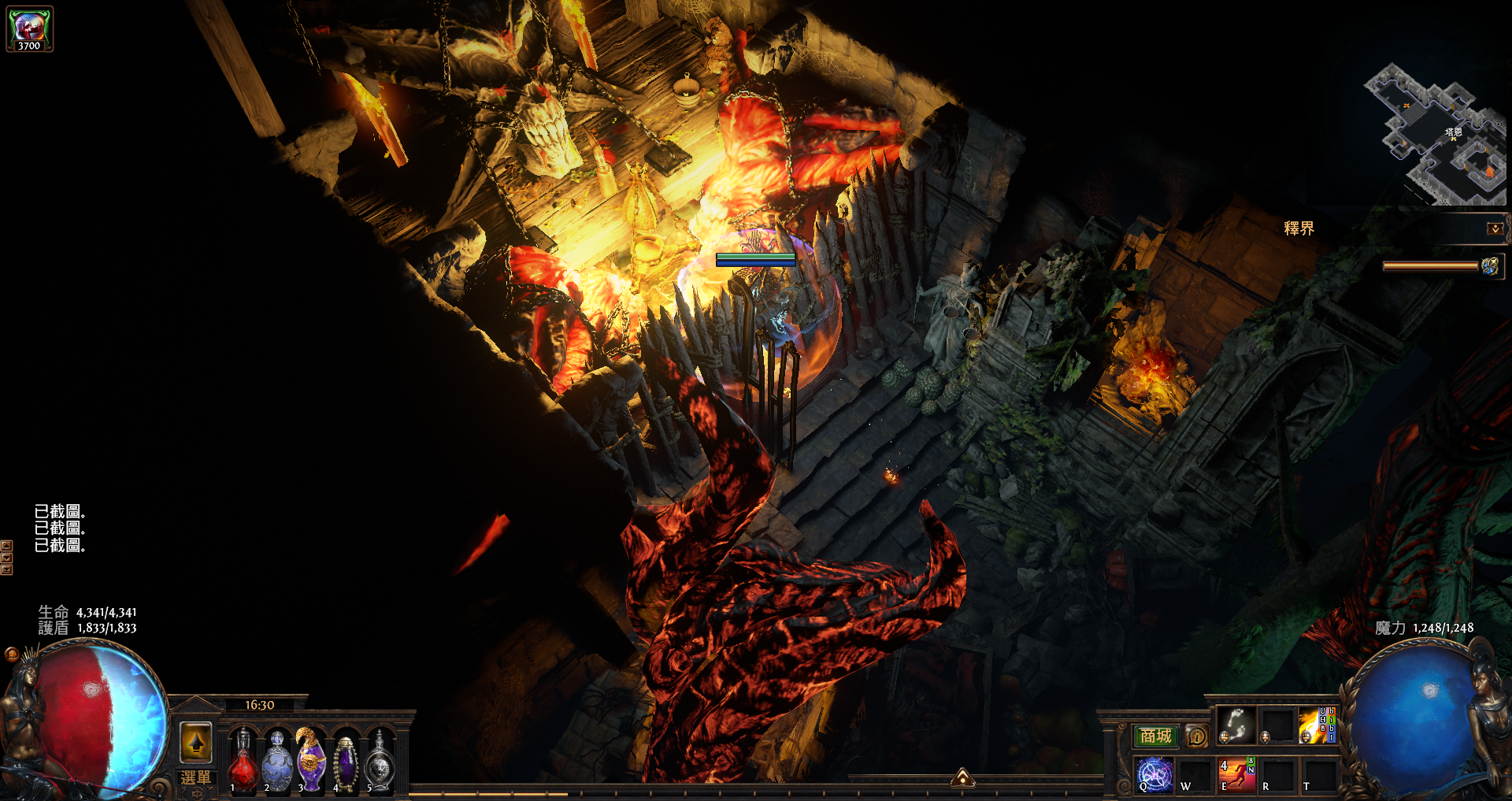Screen dimensions: 1512x801
Task: Use the dark purple flask in slot 4
Action: [346, 762]
